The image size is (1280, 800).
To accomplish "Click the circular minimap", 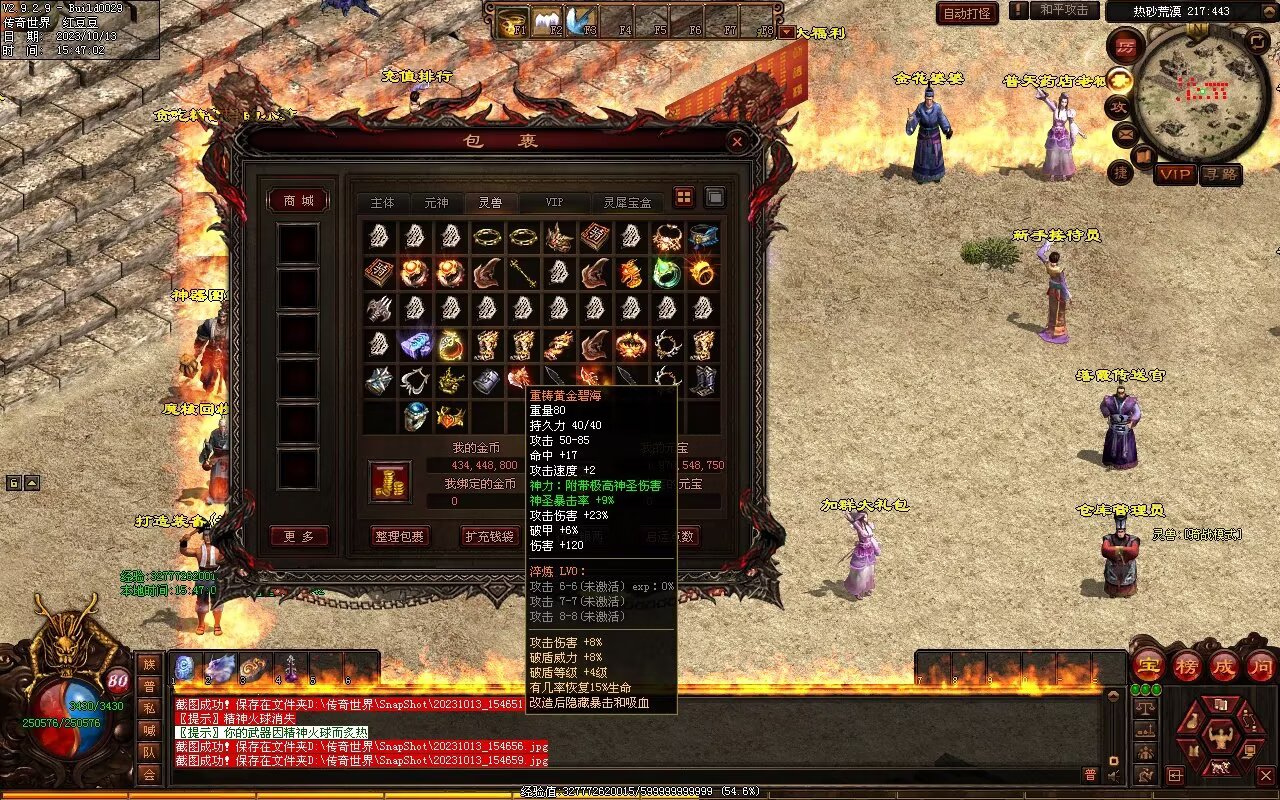I will click(1202, 93).
